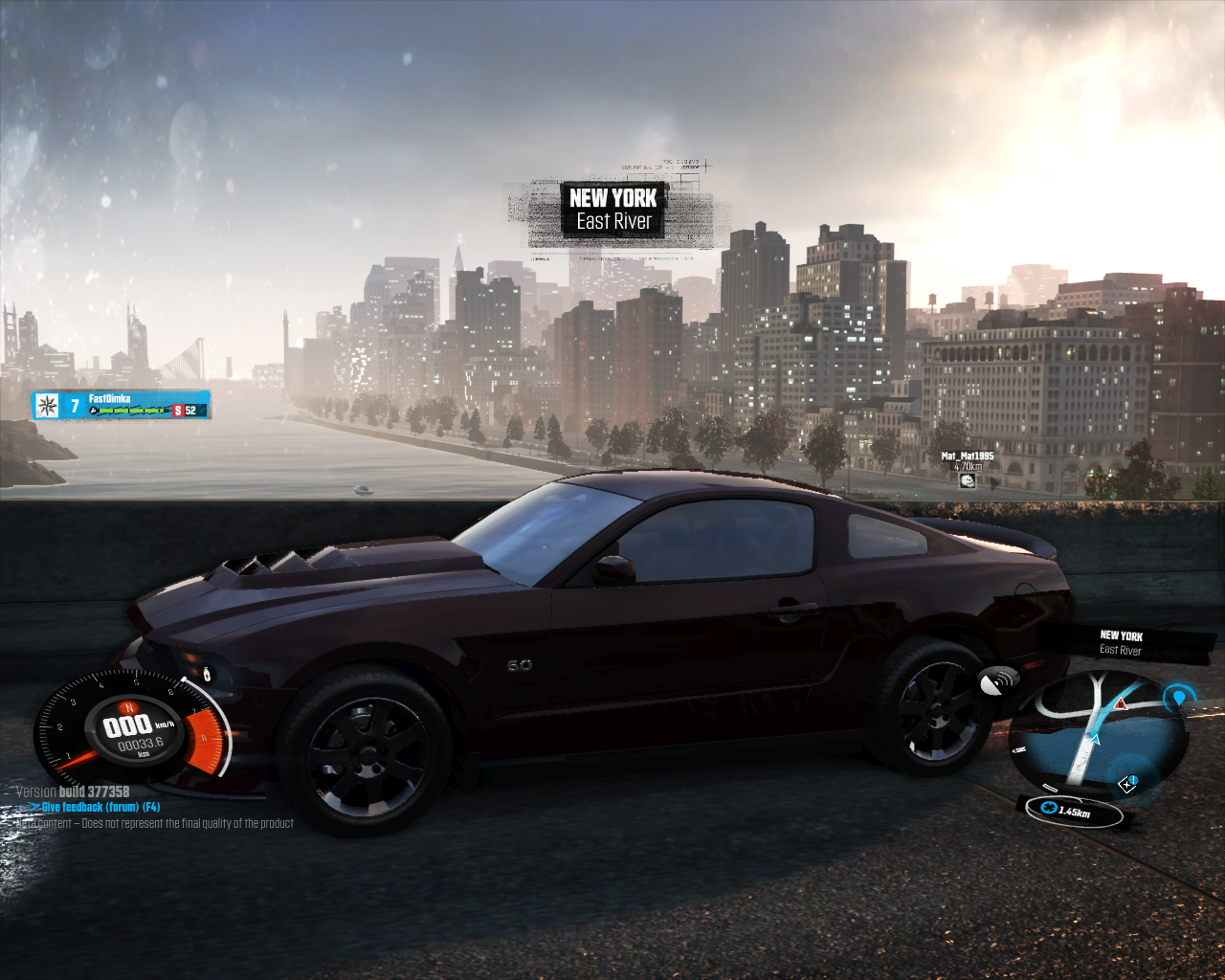Open the NEW YORK East River title card
Screen dimensions: 1225x980
(x=613, y=209)
